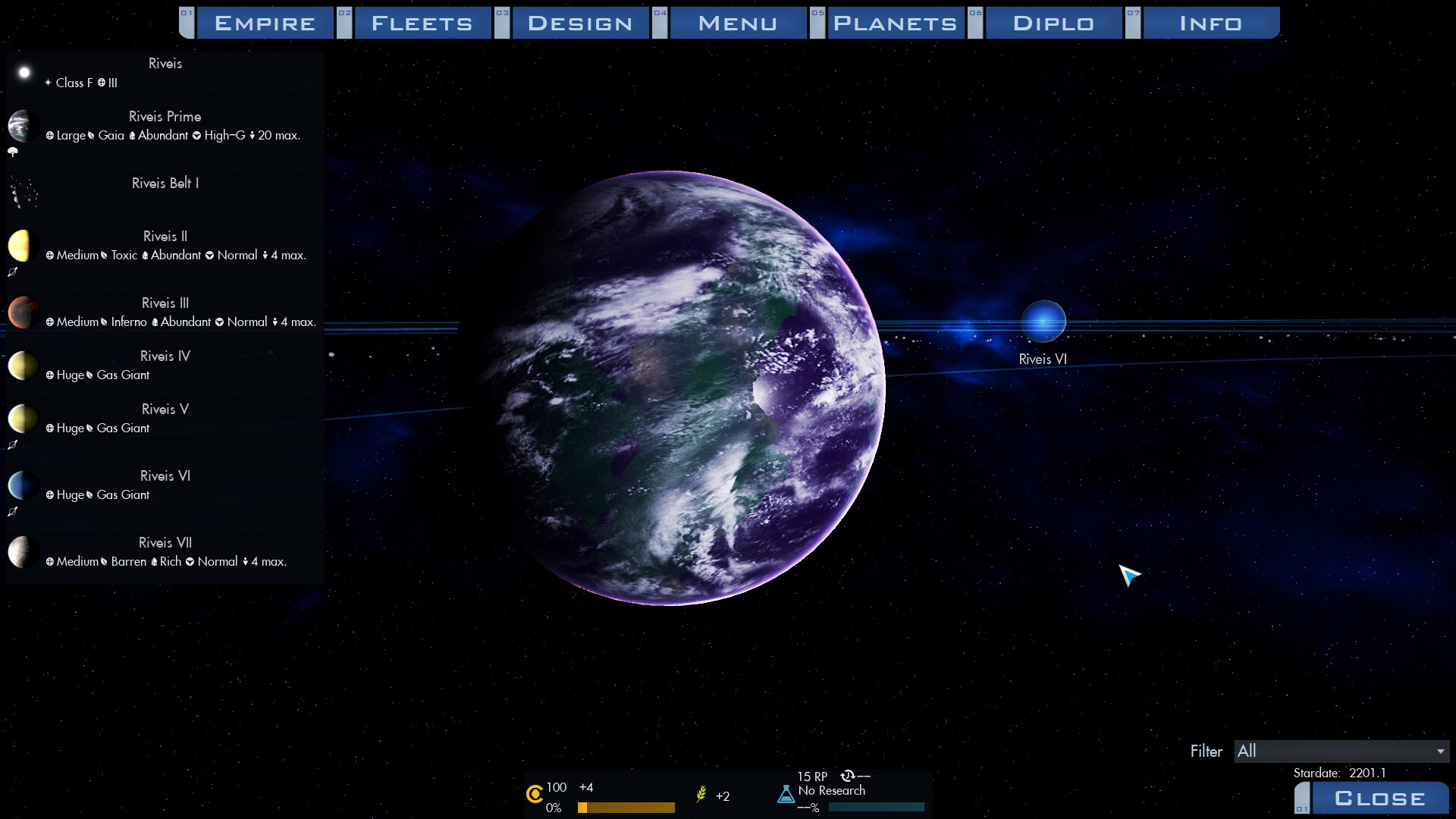Close the system view

point(1379,799)
